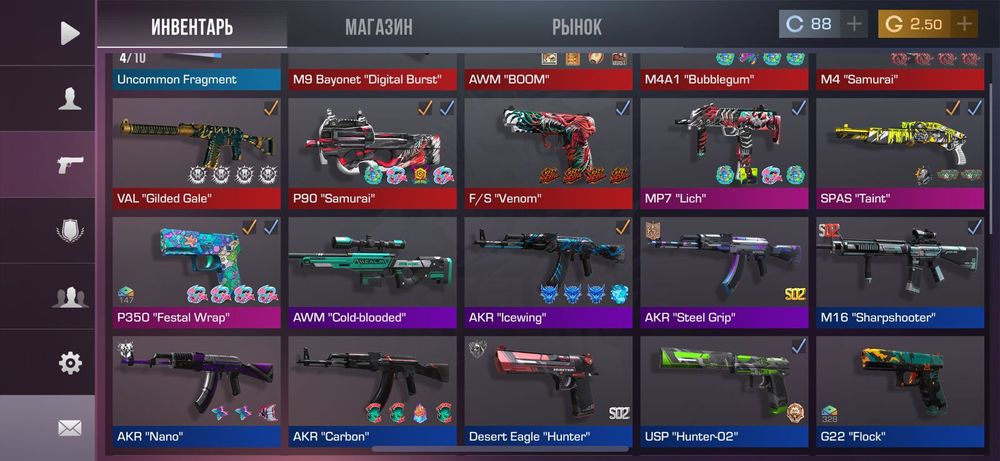Open the clan shield badge menu
The width and height of the screenshot is (1000, 461).
coord(69,230)
